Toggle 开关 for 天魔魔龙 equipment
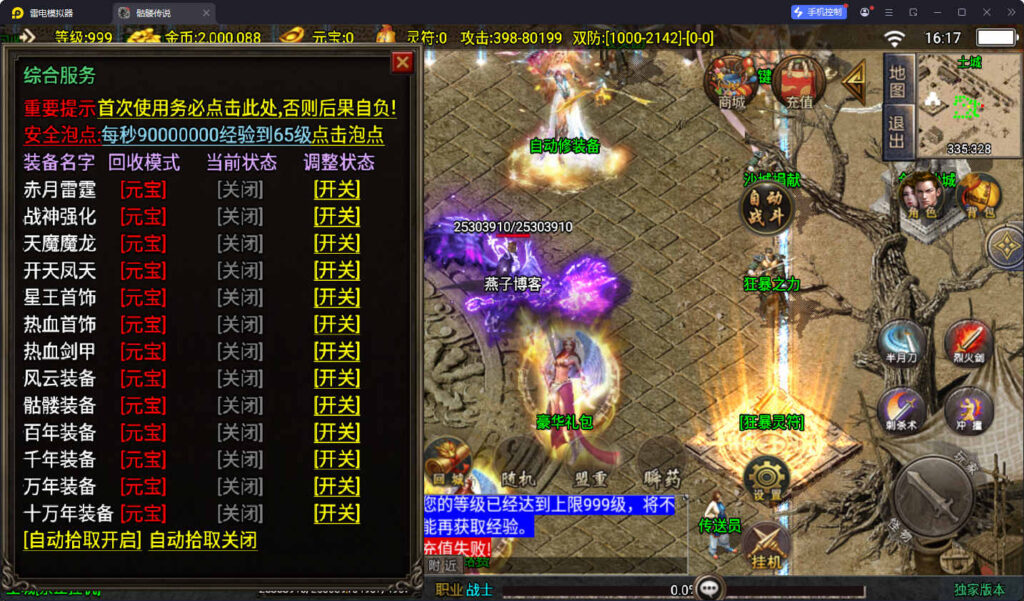 [x=337, y=243]
